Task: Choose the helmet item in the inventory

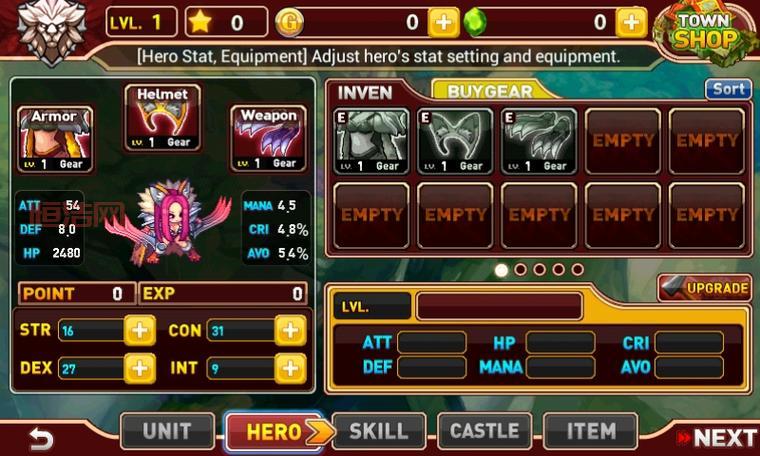Action: point(454,141)
